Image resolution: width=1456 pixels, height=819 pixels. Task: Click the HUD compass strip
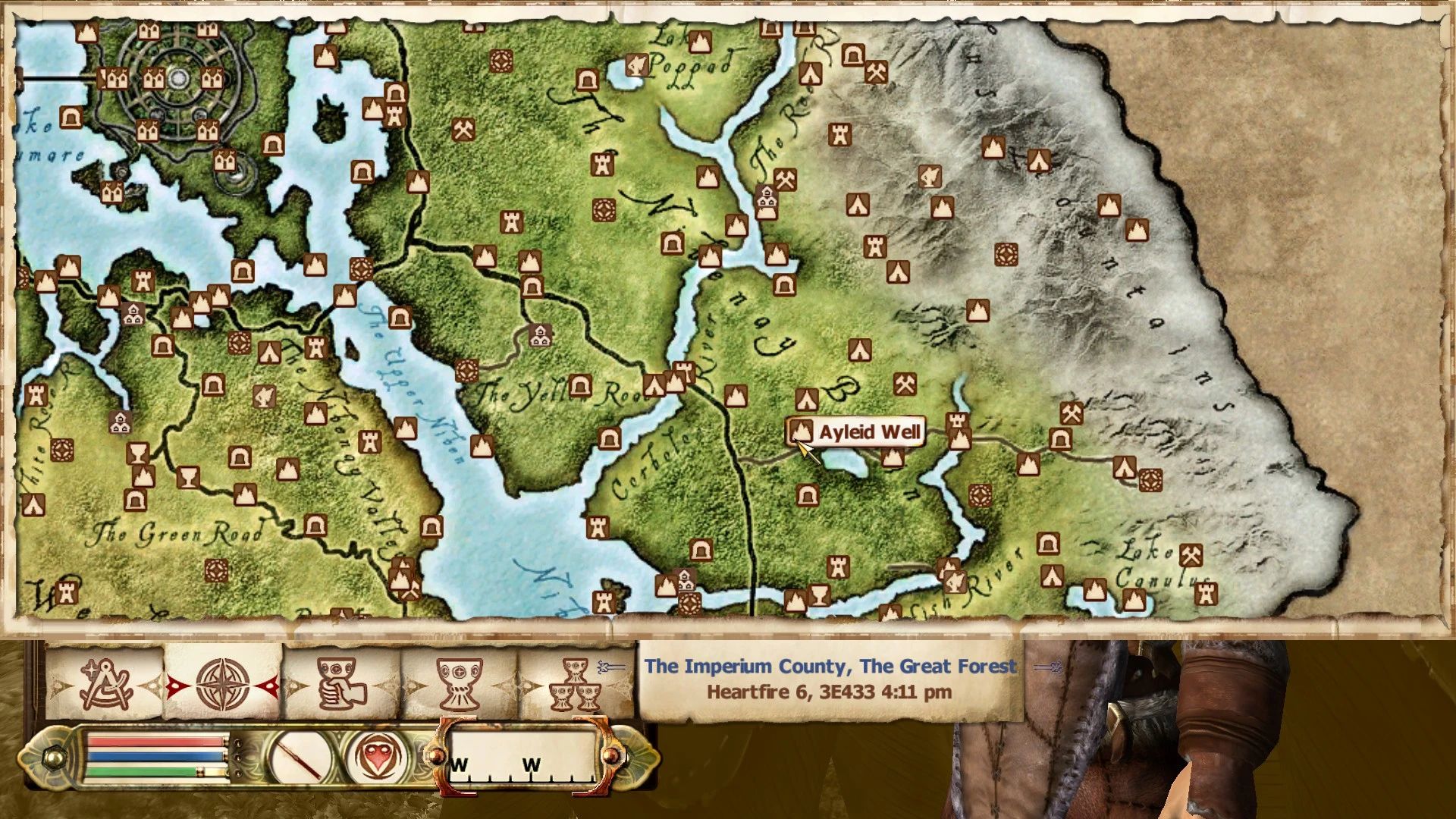coord(522,757)
